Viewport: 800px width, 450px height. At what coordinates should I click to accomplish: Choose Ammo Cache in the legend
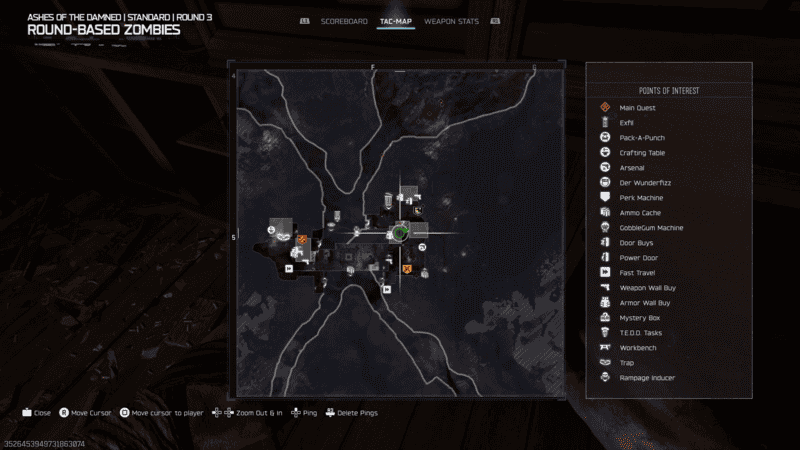640,213
